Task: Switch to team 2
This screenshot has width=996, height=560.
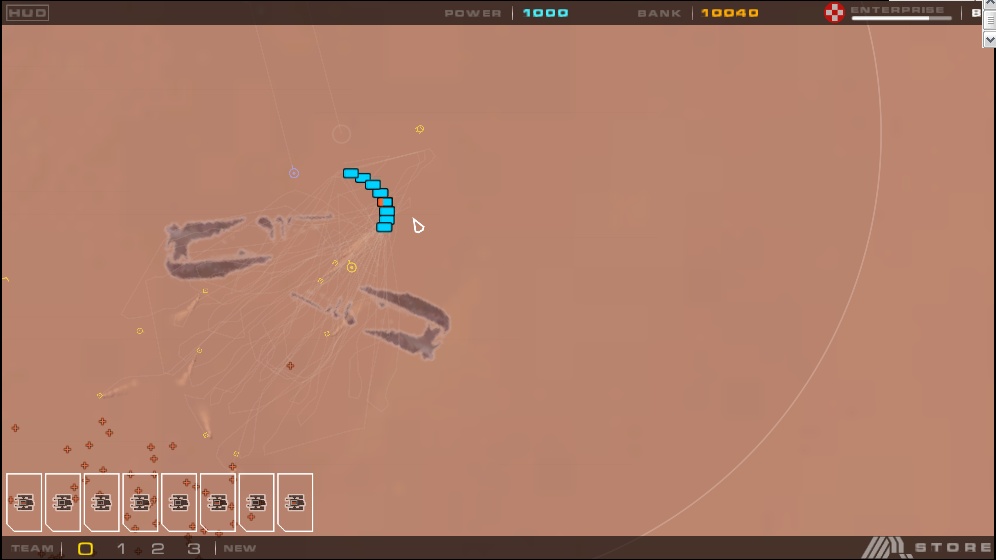Action: 157,548
